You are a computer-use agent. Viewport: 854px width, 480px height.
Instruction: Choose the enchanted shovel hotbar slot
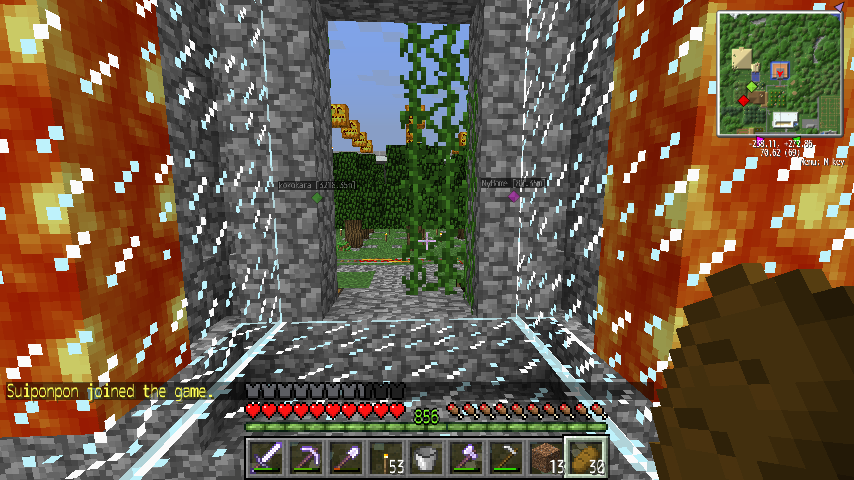(345, 459)
